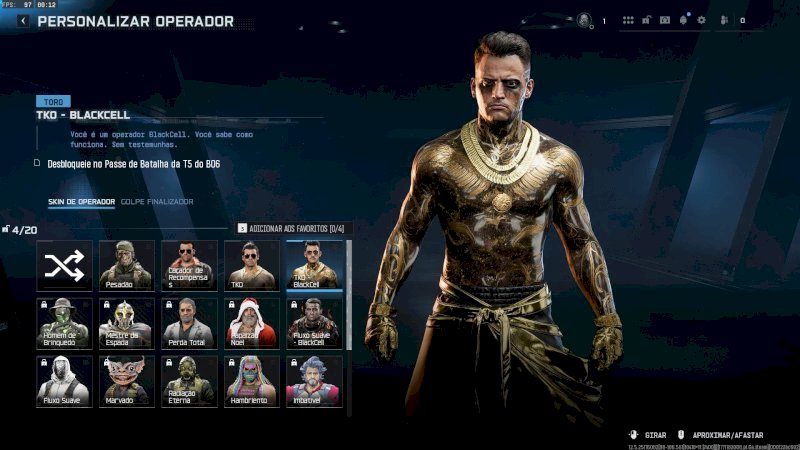
Task: Open the grid menu icon
Action: click(628, 20)
